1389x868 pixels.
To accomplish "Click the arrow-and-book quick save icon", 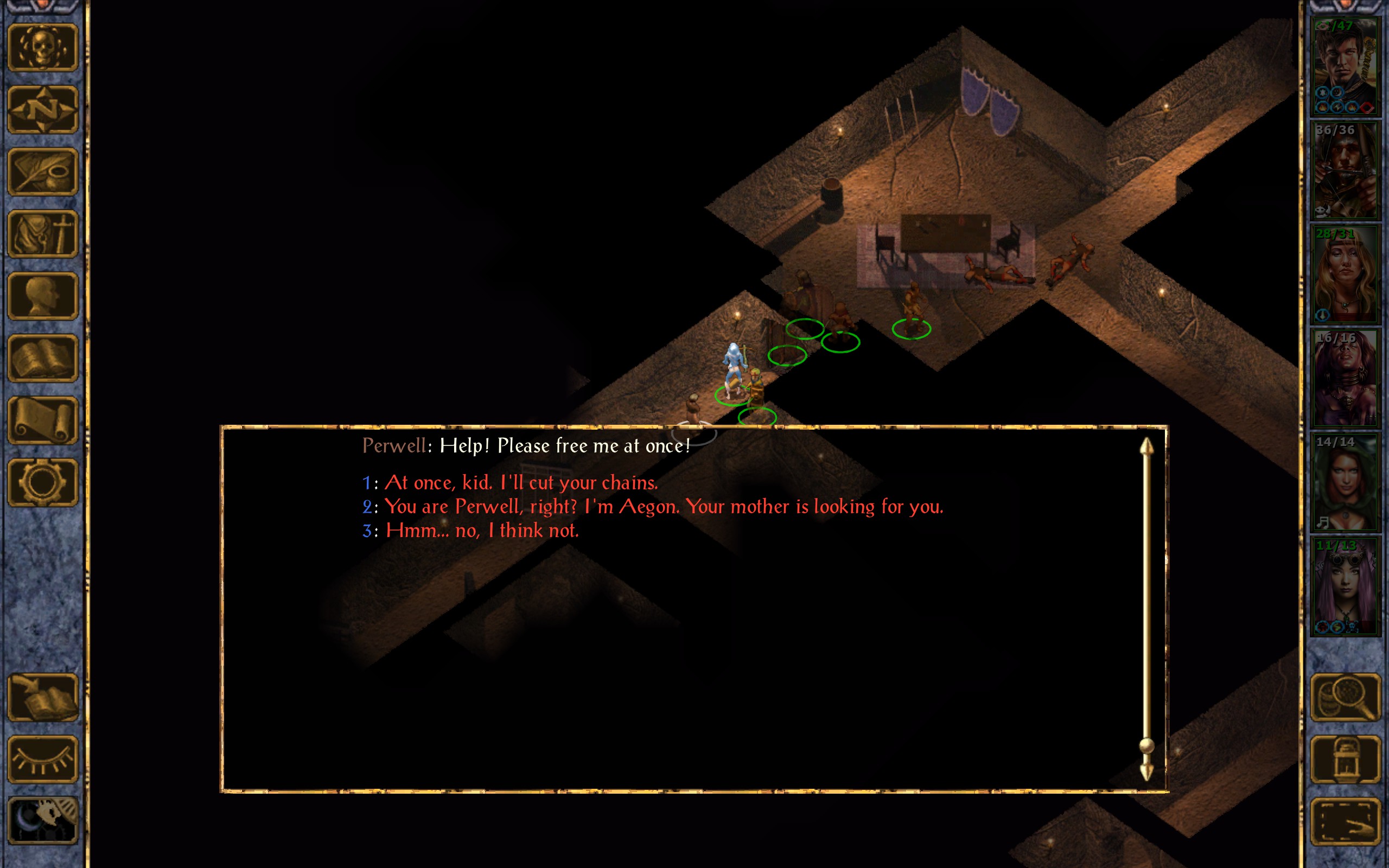I will coord(43,698).
